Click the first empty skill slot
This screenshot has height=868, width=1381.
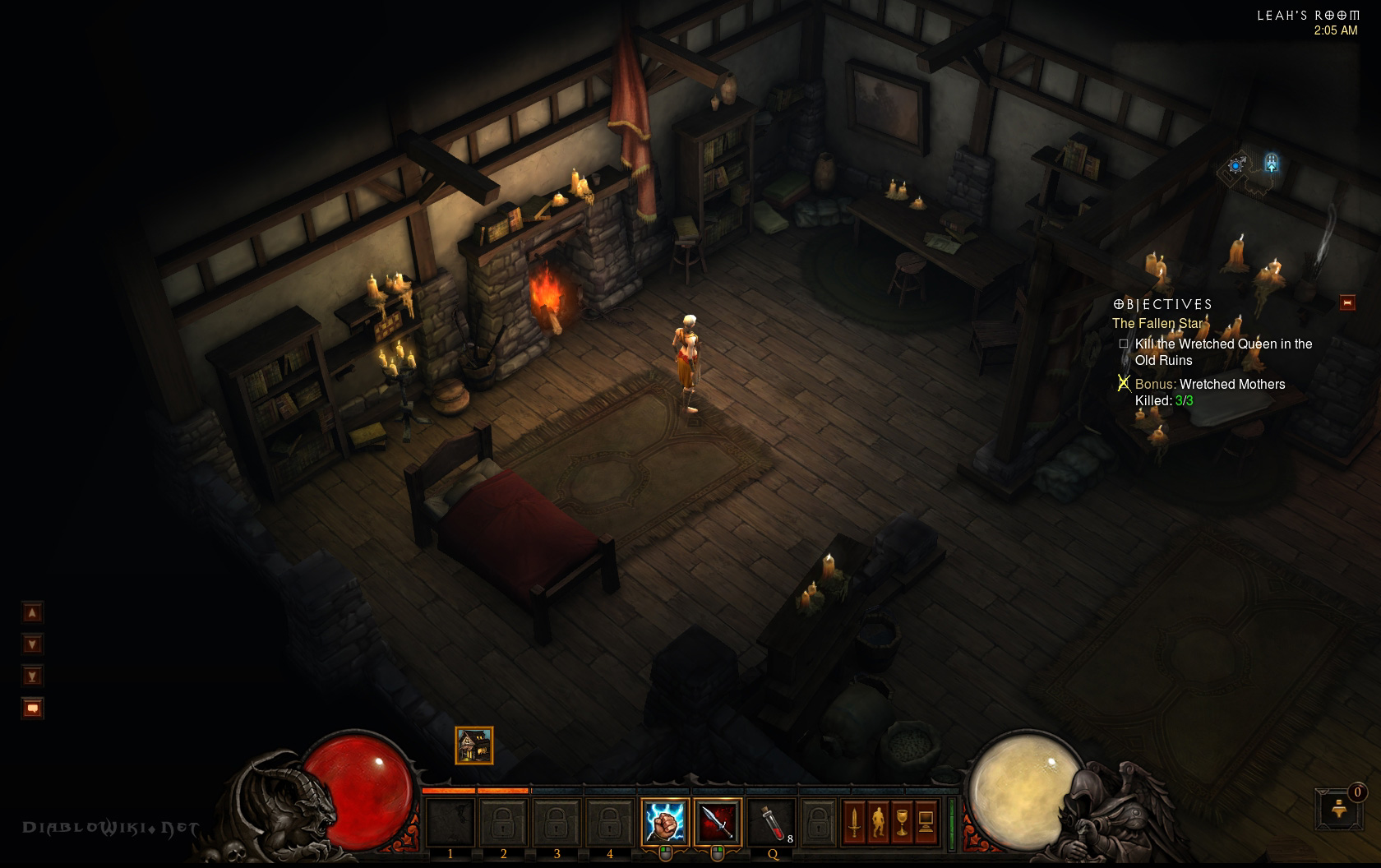click(450, 821)
